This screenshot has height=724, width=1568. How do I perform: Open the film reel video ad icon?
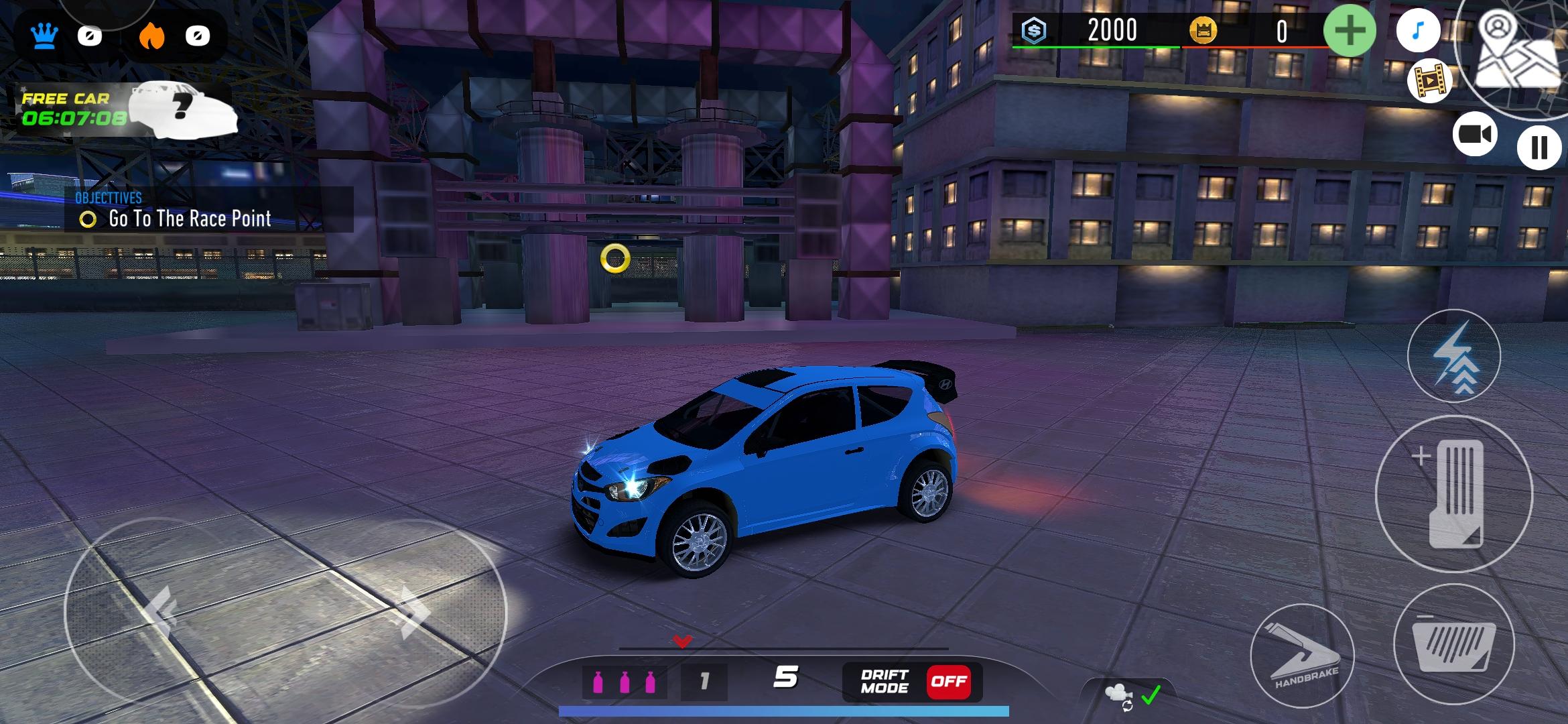pyautogui.click(x=1429, y=80)
